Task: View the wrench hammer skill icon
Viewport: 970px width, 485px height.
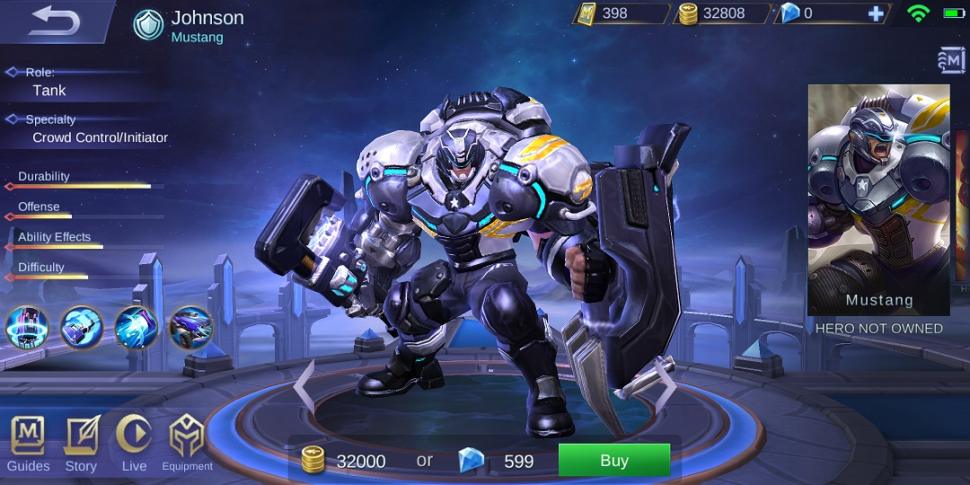Action: 81,326
